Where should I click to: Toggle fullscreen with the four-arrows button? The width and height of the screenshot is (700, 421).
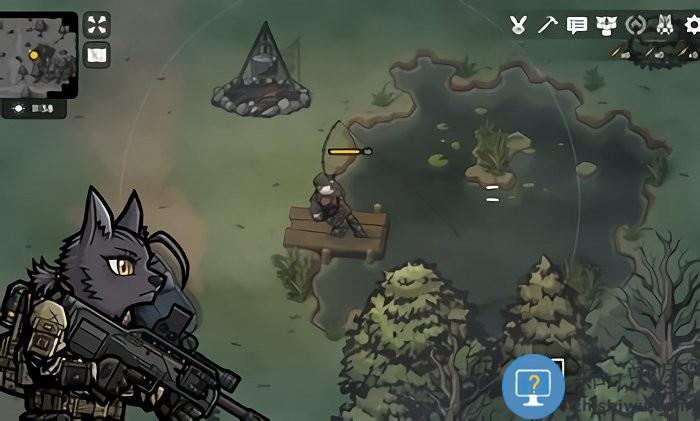pyautogui.click(x=96, y=24)
